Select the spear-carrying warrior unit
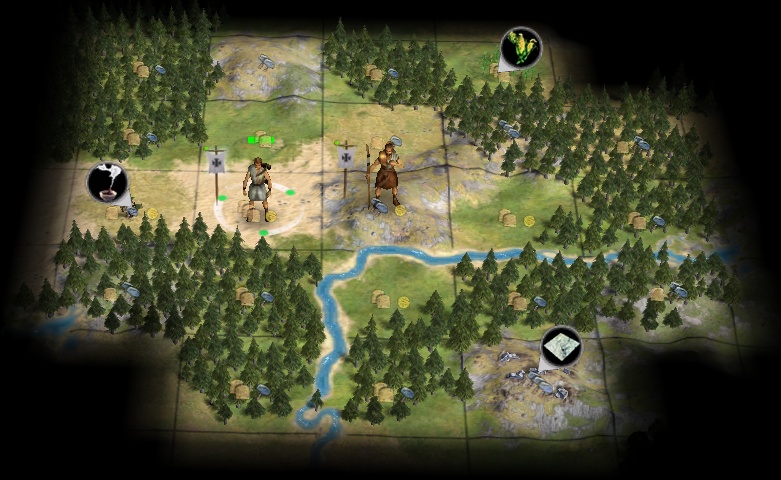Image resolution: width=781 pixels, height=480 pixels. pos(384,174)
